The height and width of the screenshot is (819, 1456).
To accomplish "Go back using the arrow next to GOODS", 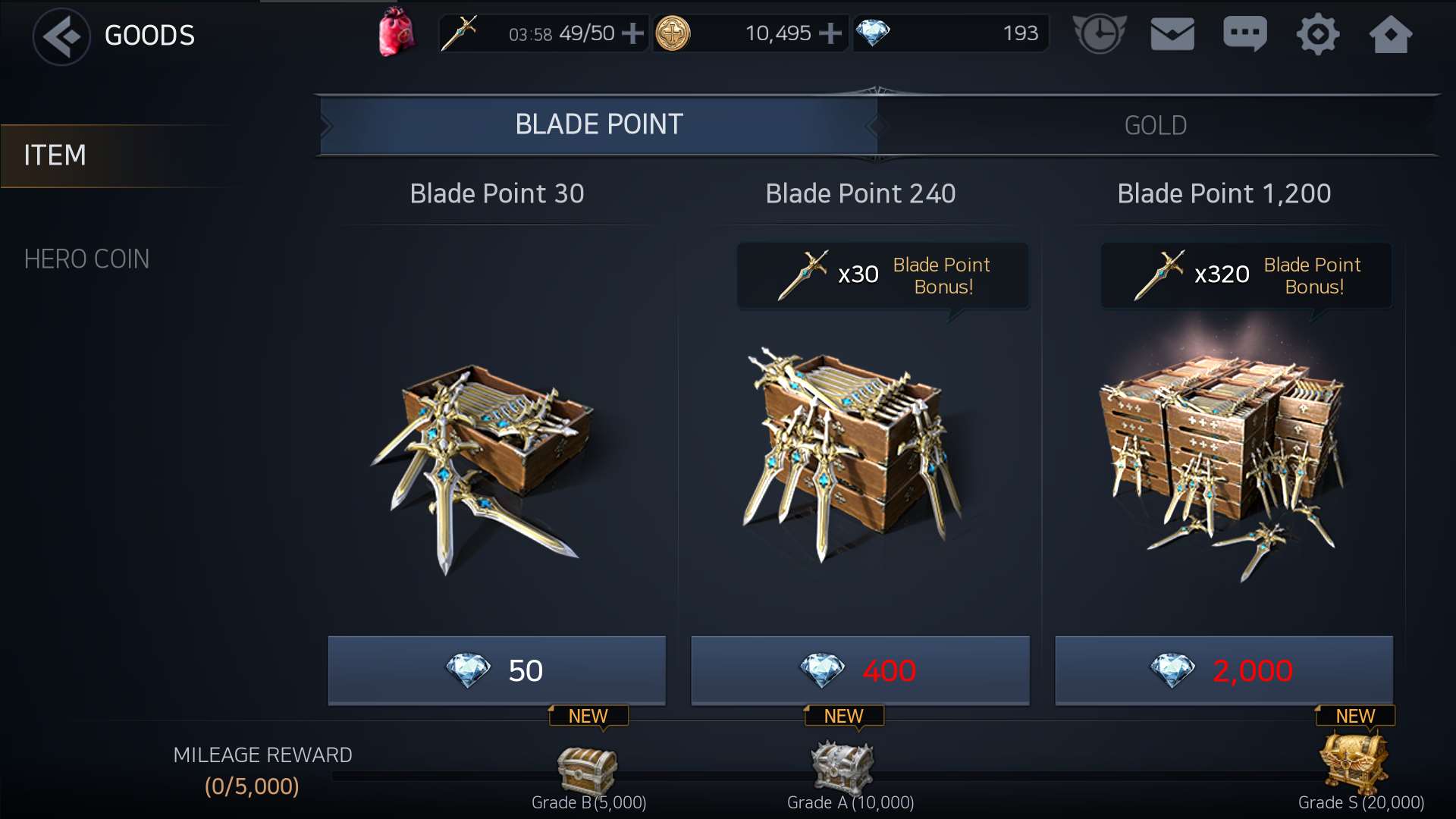I will pyautogui.click(x=61, y=36).
